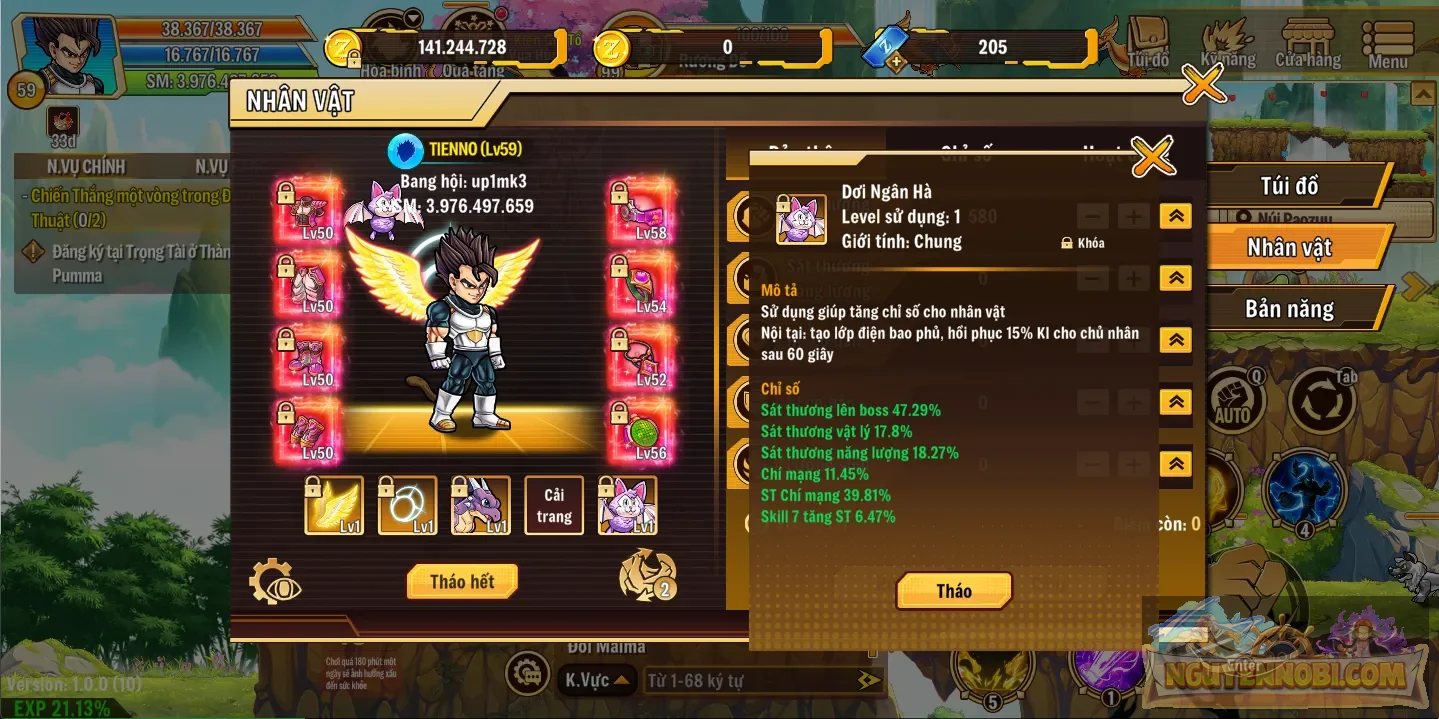Select the Lv56 green radar slot

coord(641,430)
